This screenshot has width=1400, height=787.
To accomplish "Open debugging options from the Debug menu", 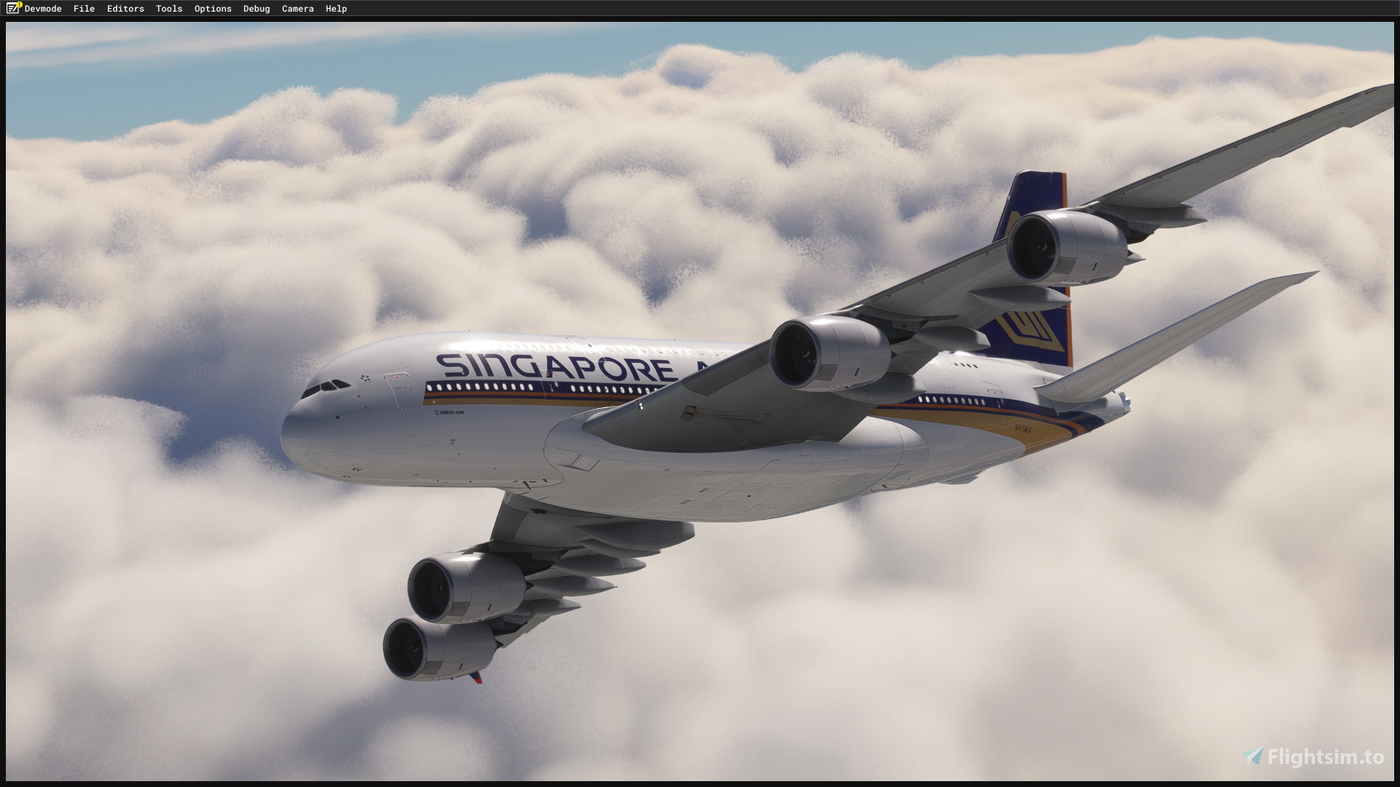I will point(255,8).
